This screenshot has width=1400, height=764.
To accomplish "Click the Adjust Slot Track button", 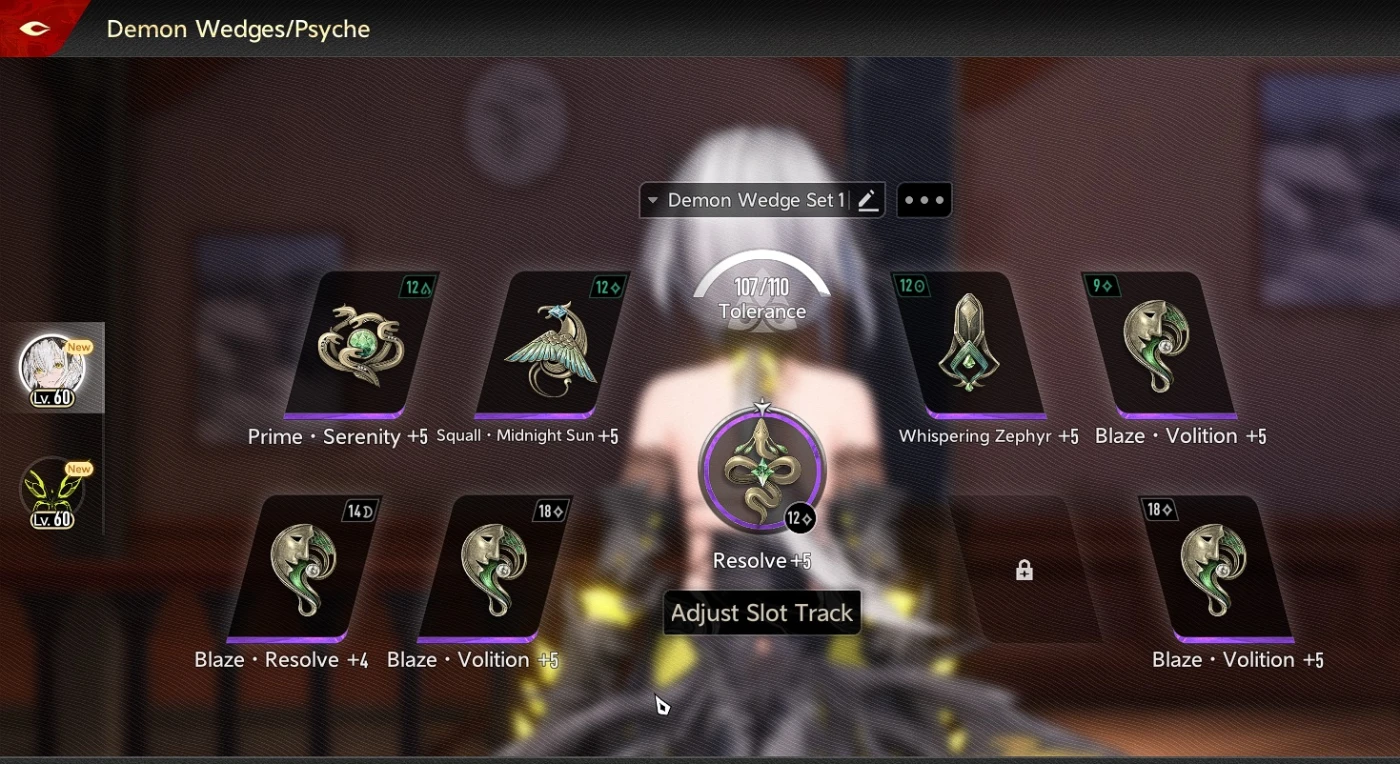I will coord(762,613).
